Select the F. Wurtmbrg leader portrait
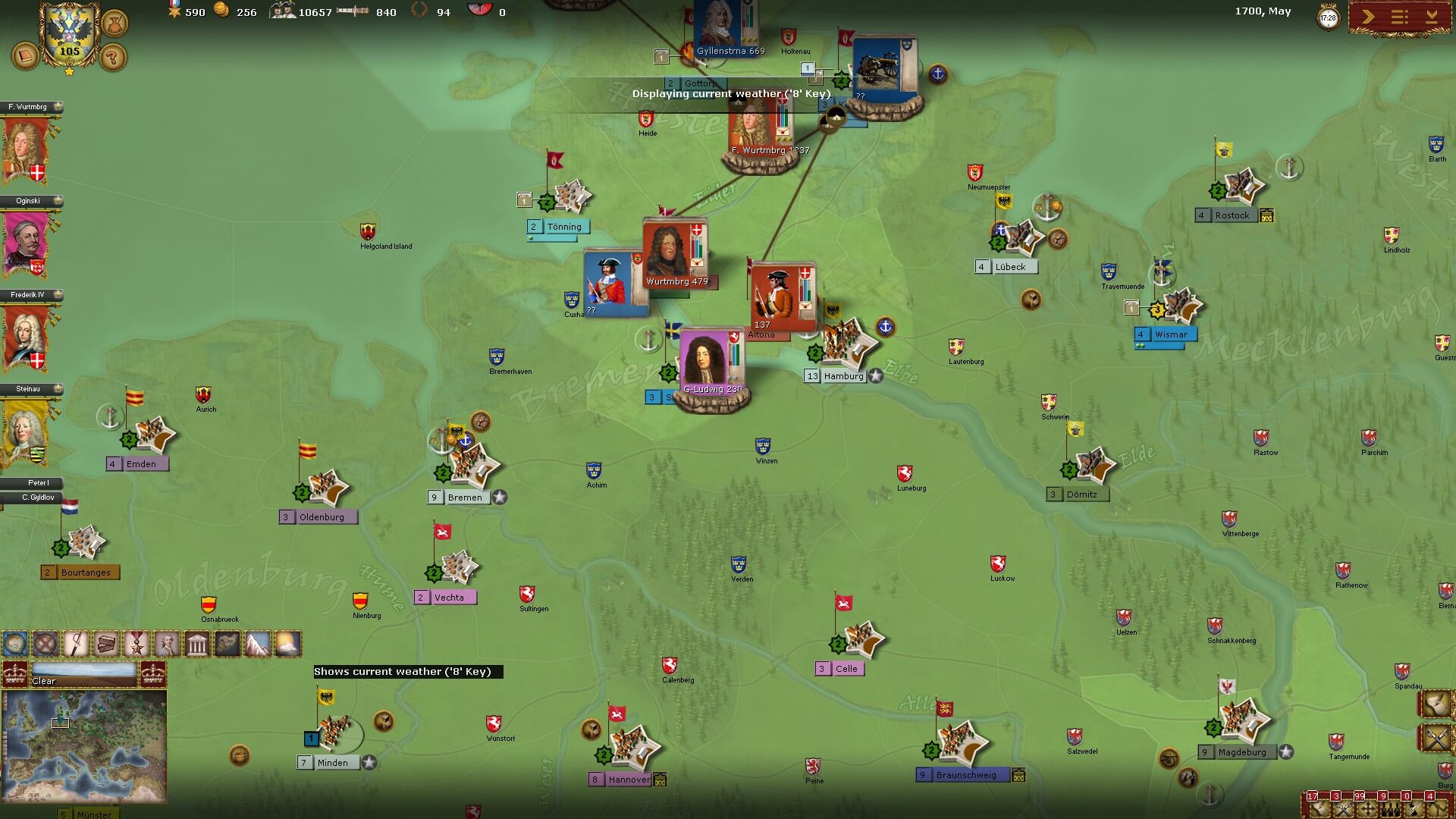The height and width of the screenshot is (819, 1456). (25, 149)
